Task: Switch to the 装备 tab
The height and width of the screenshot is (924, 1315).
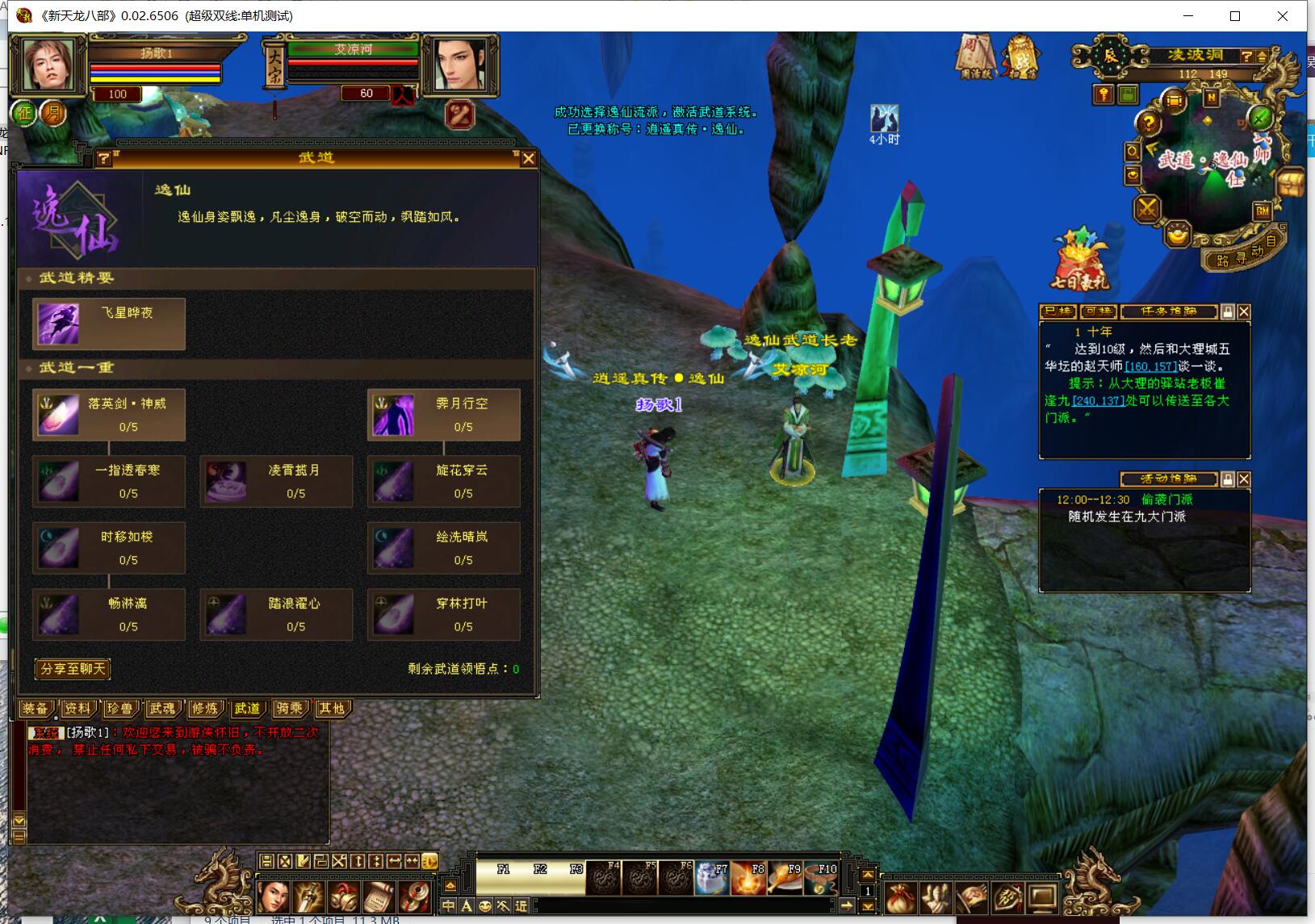Action: (x=36, y=709)
